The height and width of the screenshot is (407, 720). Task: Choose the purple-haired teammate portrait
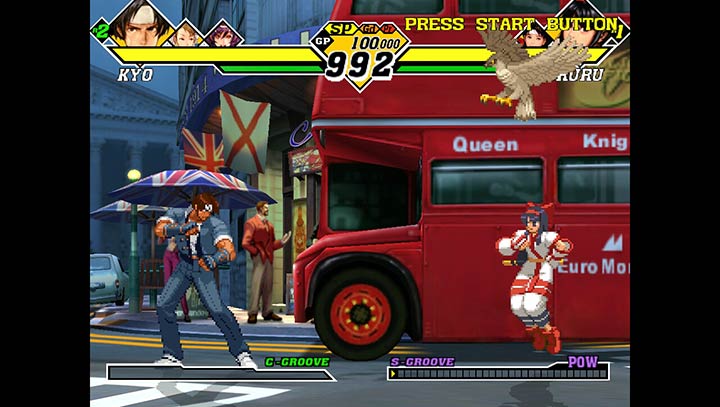220,35
